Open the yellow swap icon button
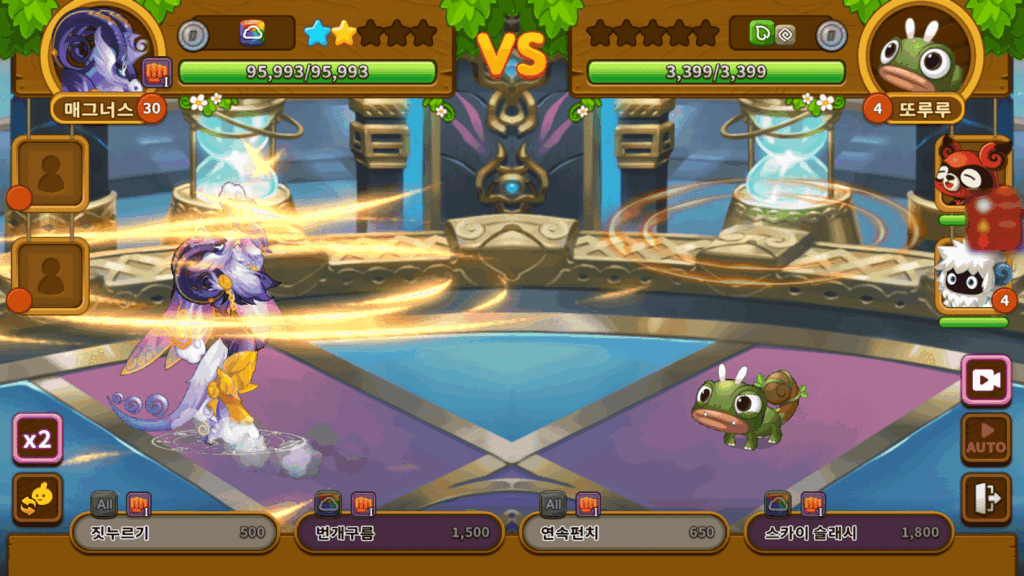The height and width of the screenshot is (576, 1024). (38, 498)
